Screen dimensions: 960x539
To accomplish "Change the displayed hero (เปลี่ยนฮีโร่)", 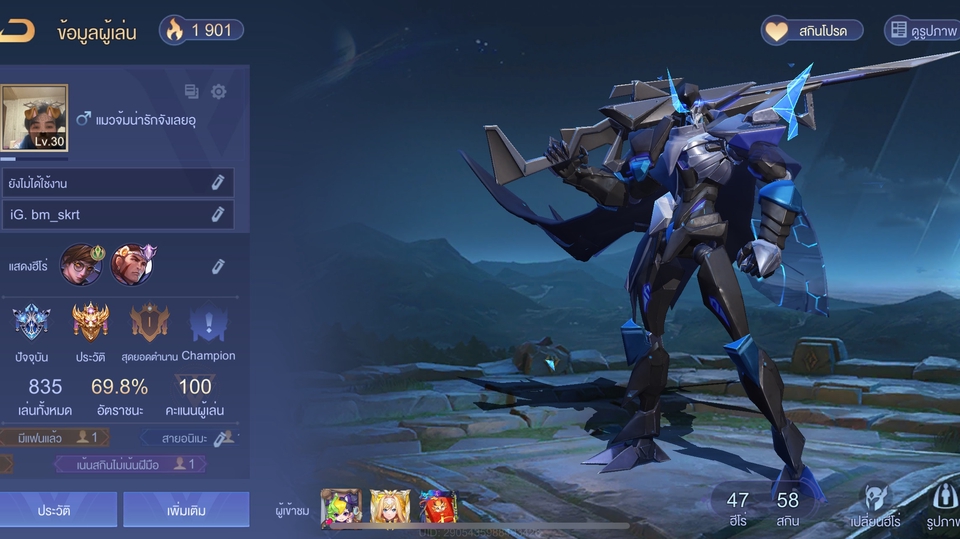I will coord(876,505).
